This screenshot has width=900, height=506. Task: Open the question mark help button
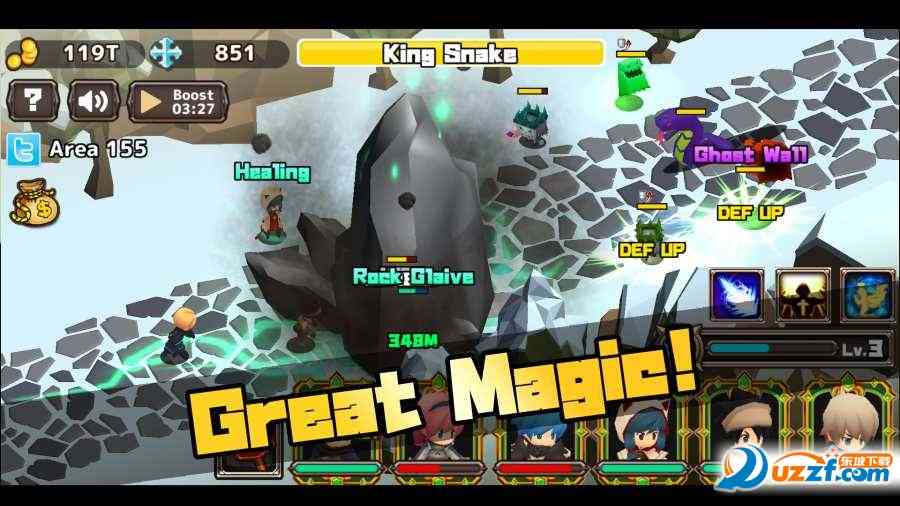click(33, 101)
